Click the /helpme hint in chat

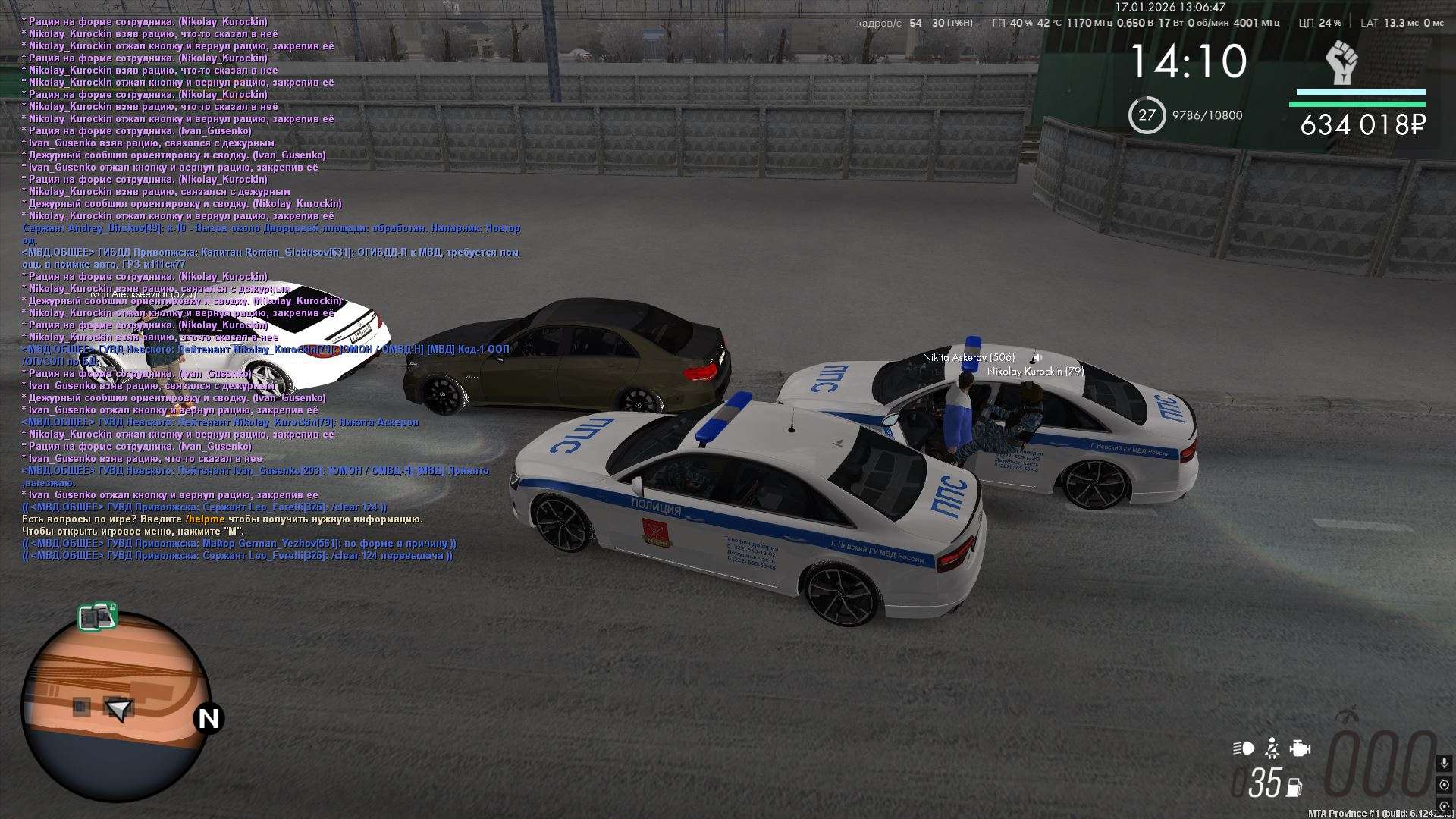tap(205, 519)
